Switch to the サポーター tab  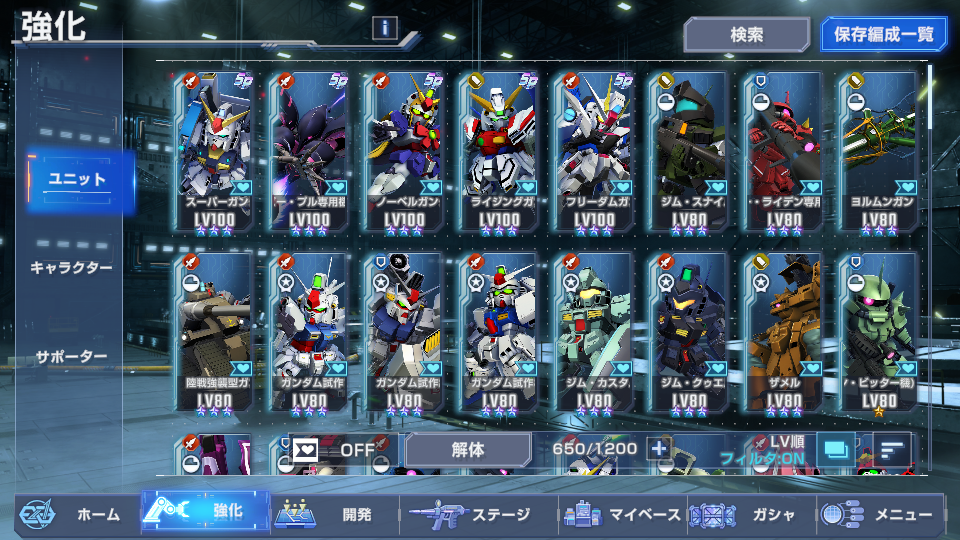tap(71, 356)
